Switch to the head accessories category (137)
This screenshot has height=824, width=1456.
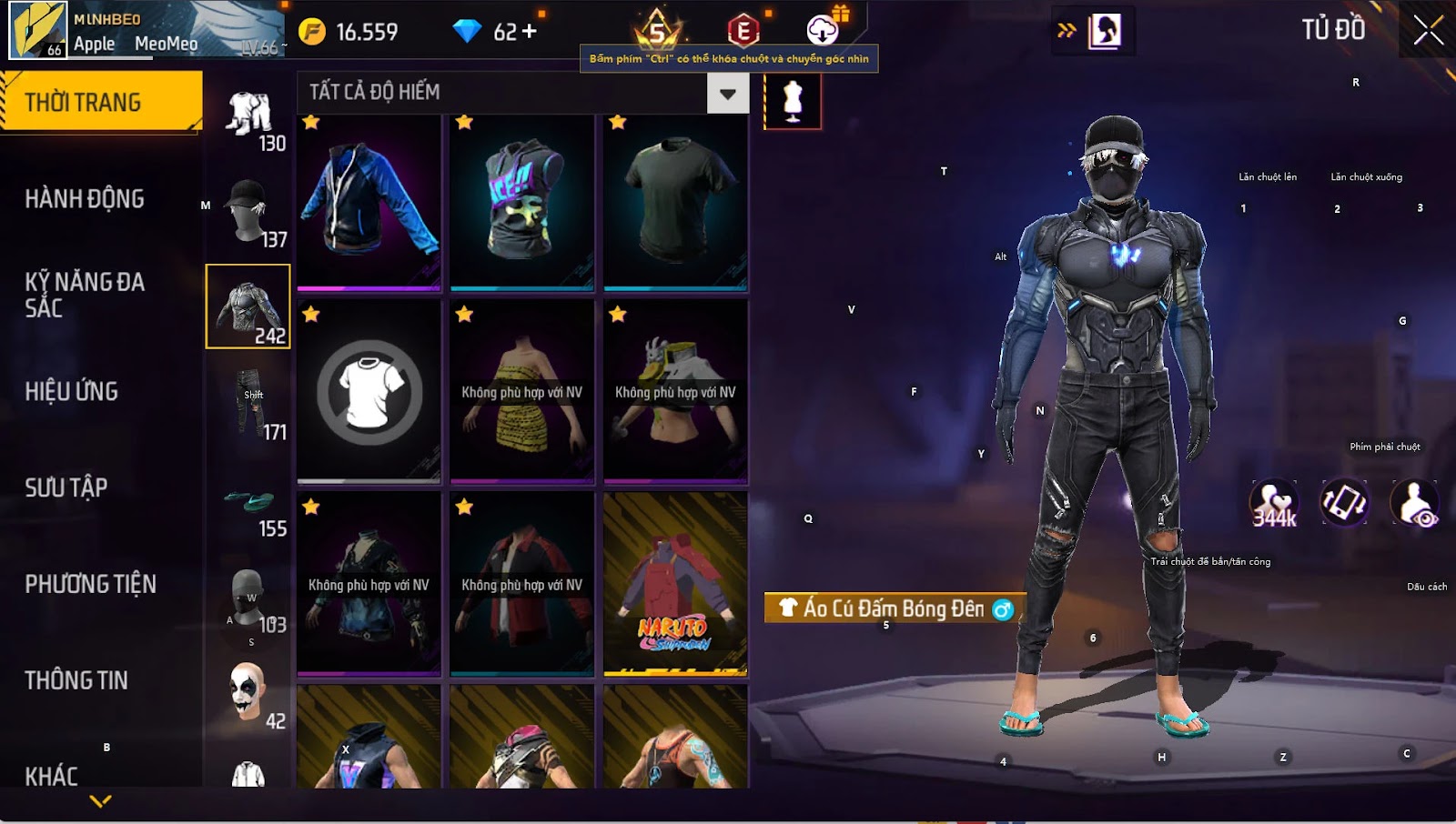pyautogui.click(x=248, y=211)
